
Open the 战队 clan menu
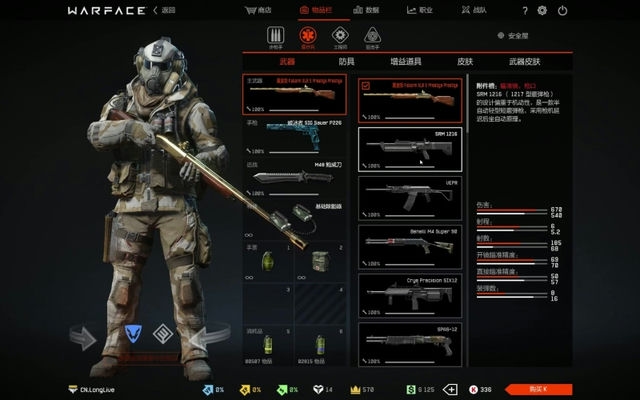pos(474,10)
